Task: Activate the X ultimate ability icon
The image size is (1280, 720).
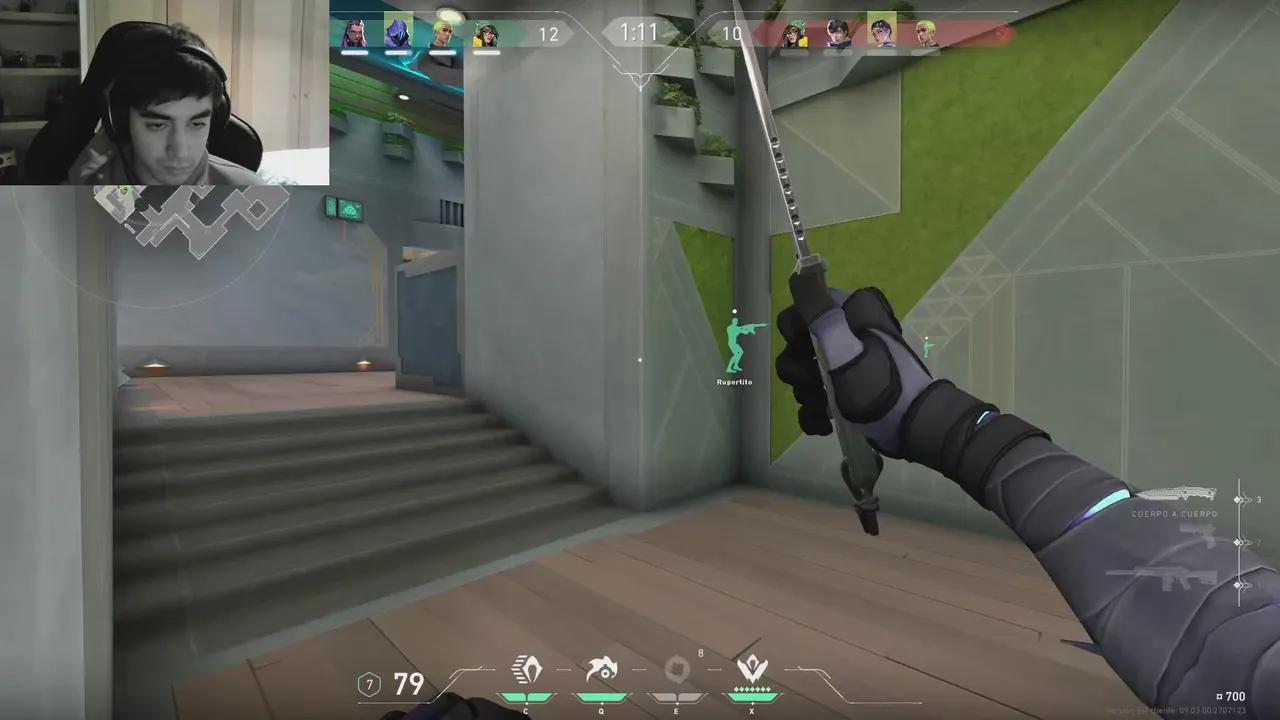Action: [x=752, y=668]
